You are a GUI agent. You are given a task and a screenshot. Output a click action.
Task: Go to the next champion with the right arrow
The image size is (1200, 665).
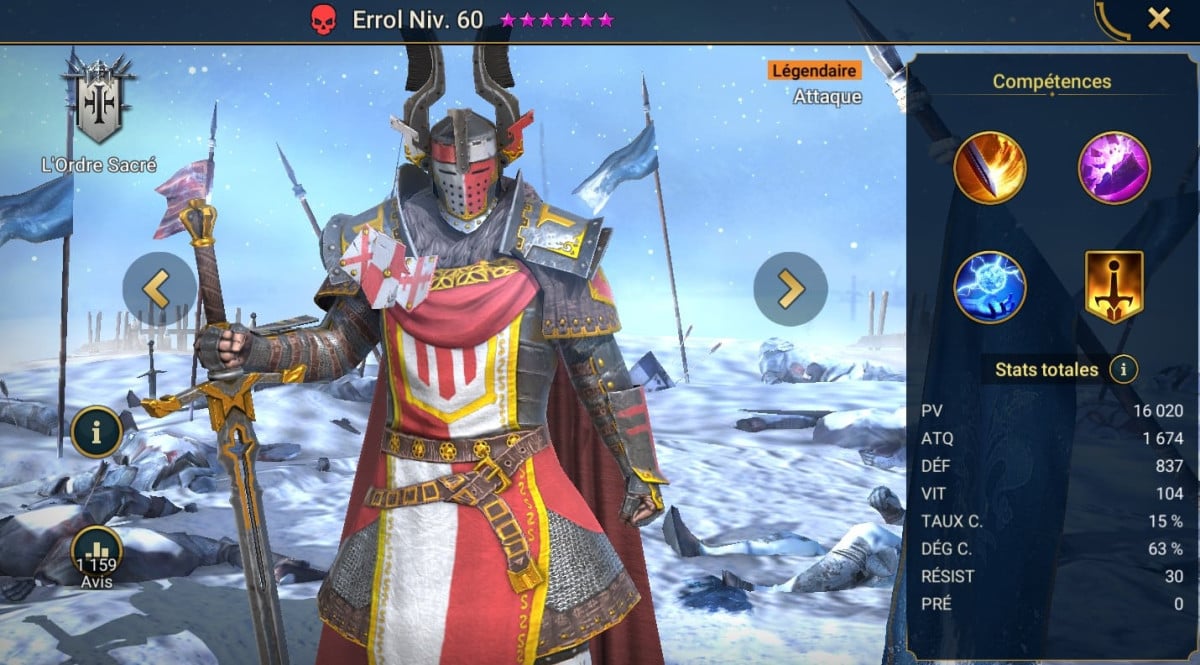[790, 289]
